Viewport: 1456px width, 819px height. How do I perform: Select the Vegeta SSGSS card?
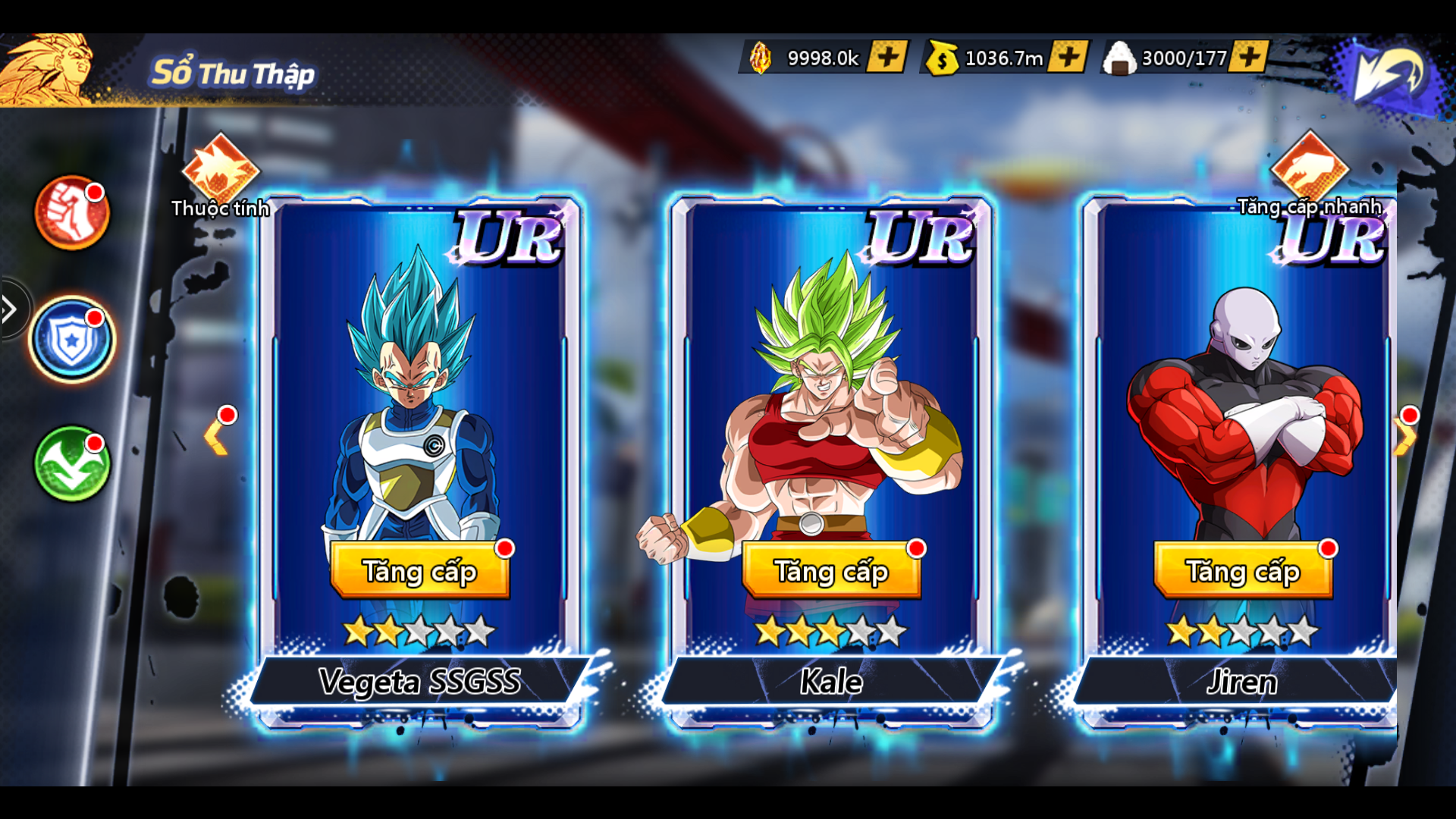[x=419, y=394]
